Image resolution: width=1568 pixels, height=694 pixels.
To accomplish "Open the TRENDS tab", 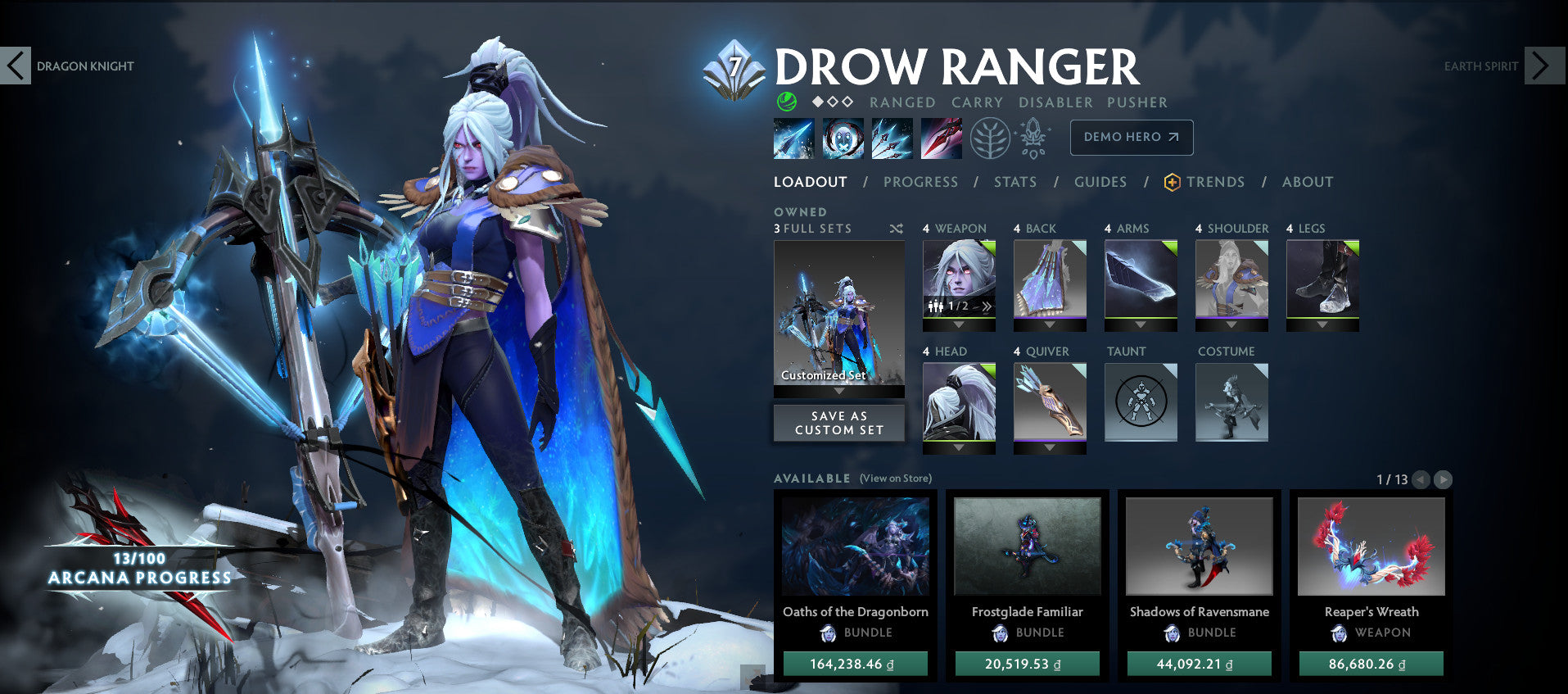I will 1217,182.
